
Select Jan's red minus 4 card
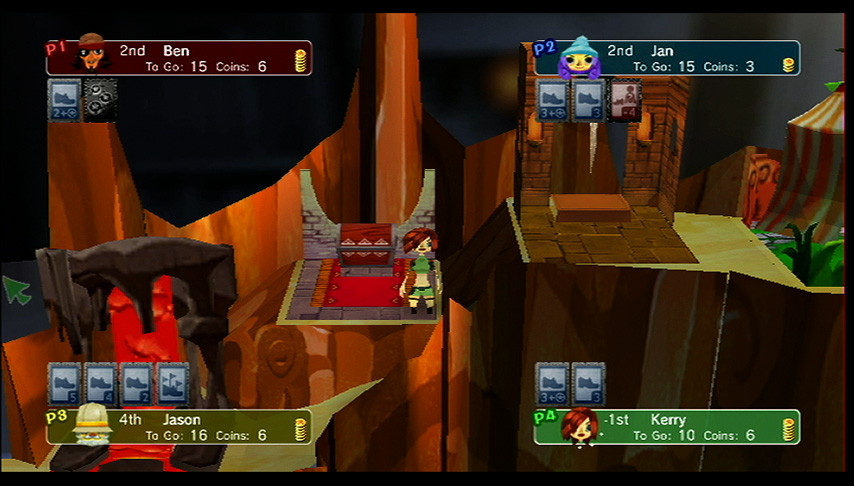(x=625, y=101)
